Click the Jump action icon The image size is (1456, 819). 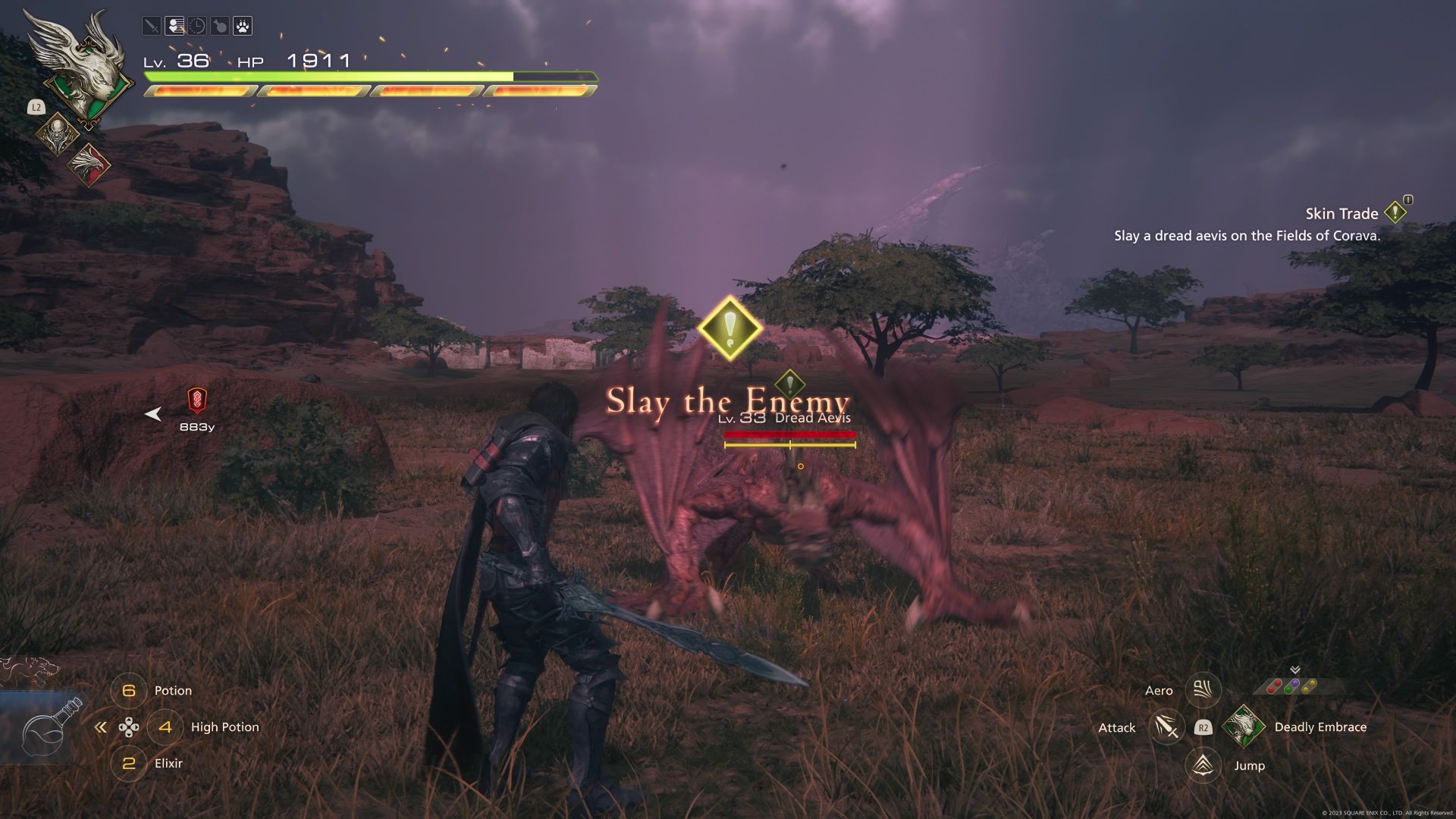(x=1203, y=765)
